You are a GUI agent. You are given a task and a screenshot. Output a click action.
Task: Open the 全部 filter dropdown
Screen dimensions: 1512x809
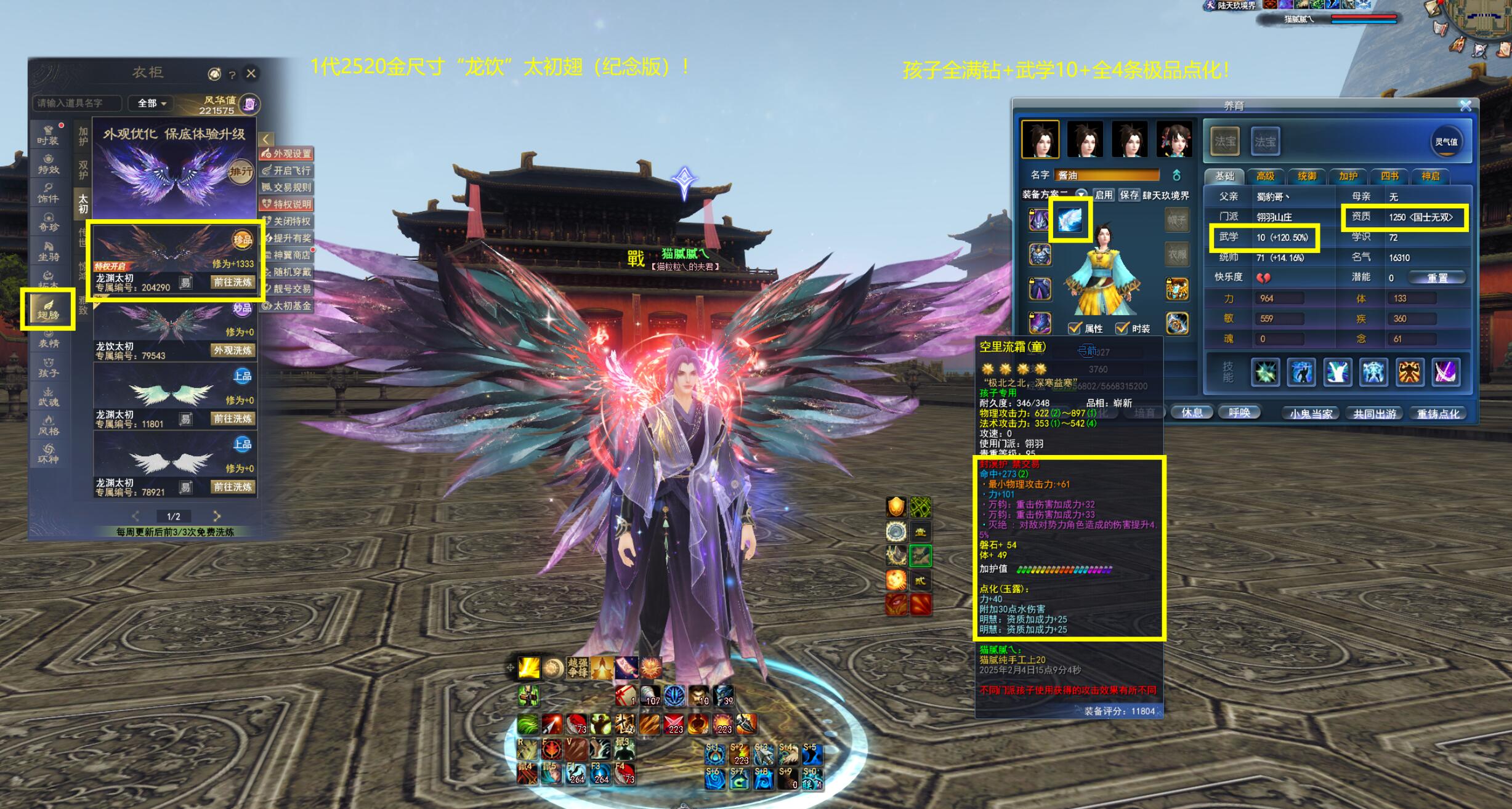[152, 103]
